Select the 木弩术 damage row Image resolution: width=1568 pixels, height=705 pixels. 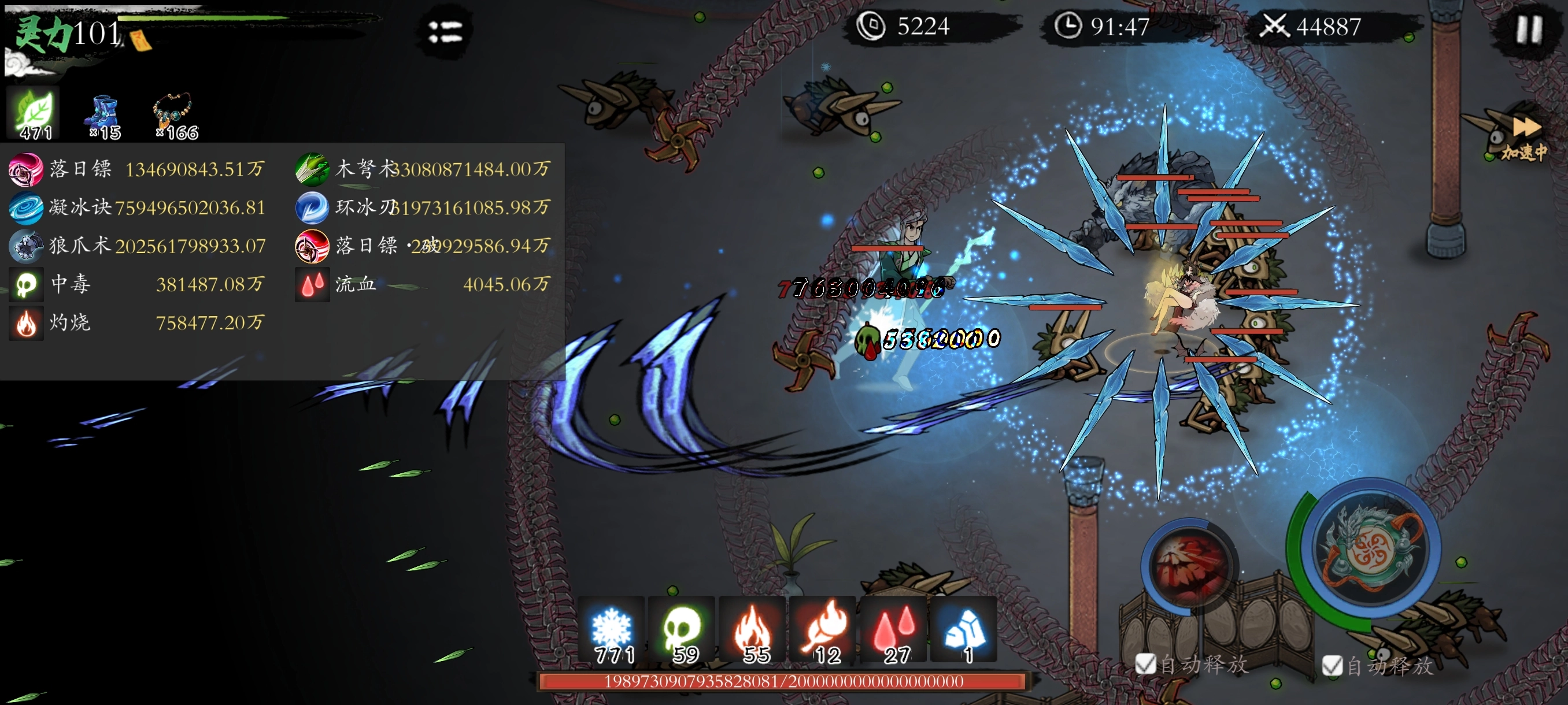tap(423, 169)
